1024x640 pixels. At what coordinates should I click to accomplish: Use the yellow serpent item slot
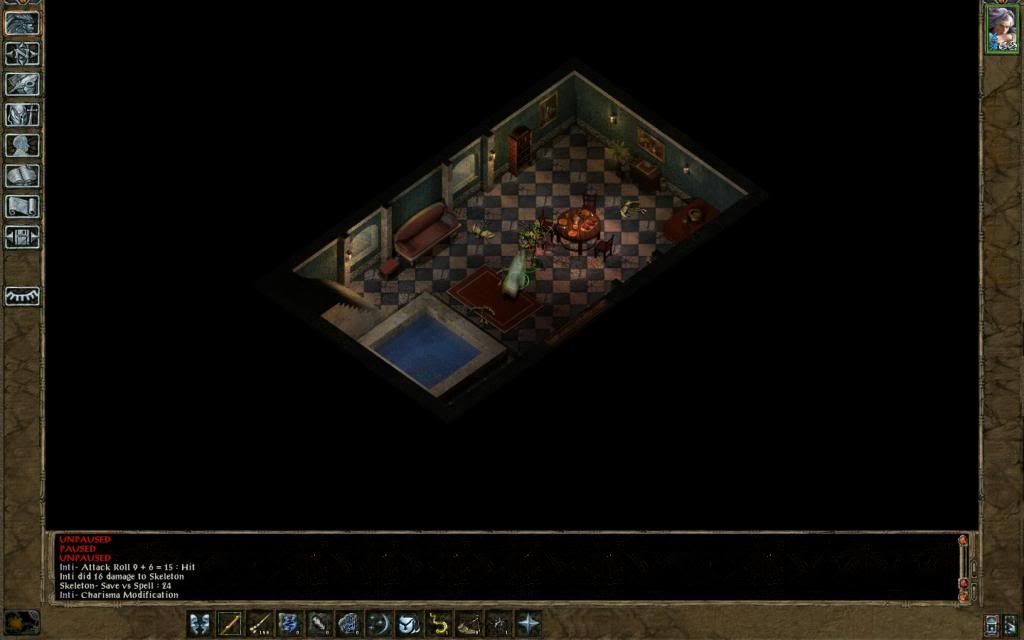coord(438,623)
